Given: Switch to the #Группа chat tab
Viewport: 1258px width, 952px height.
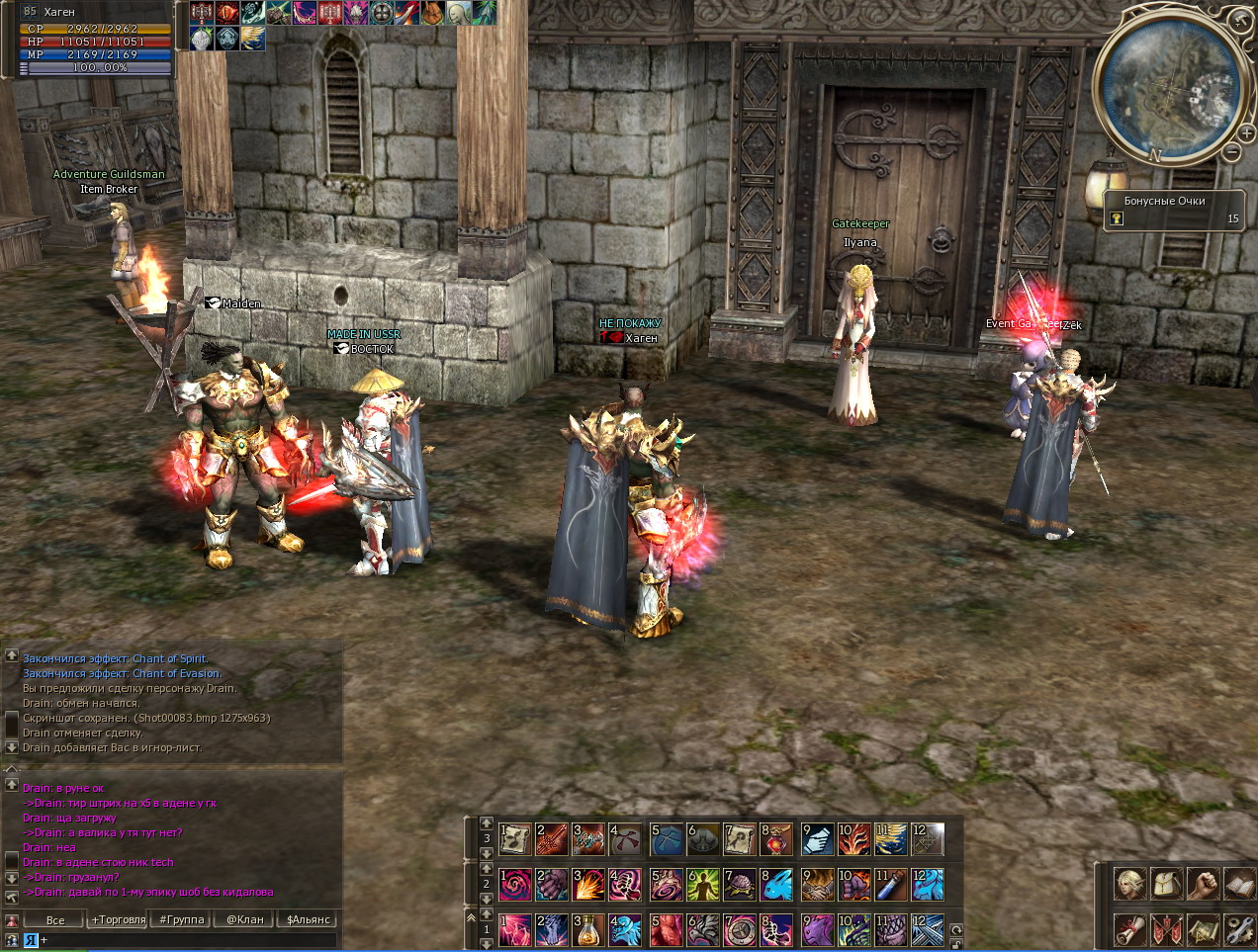Looking at the screenshot, I should 182,919.
